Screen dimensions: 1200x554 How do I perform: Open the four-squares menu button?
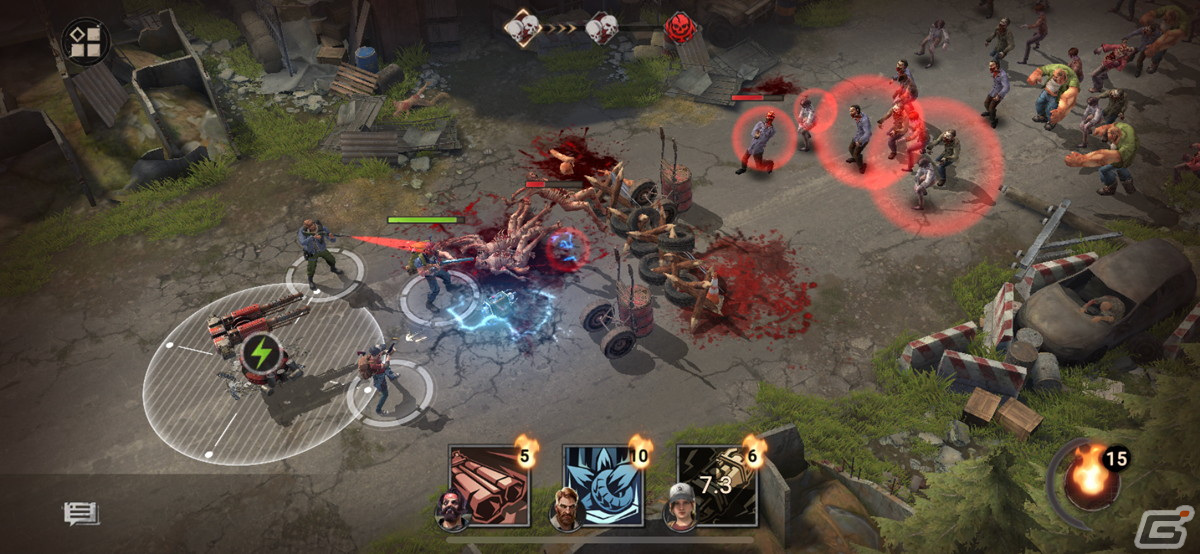[85, 40]
